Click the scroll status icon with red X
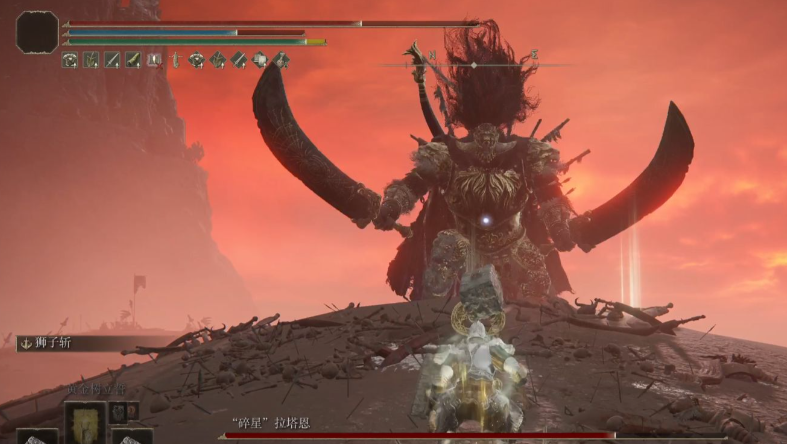The image size is (787, 444). pyautogui.click(x=154, y=60)
